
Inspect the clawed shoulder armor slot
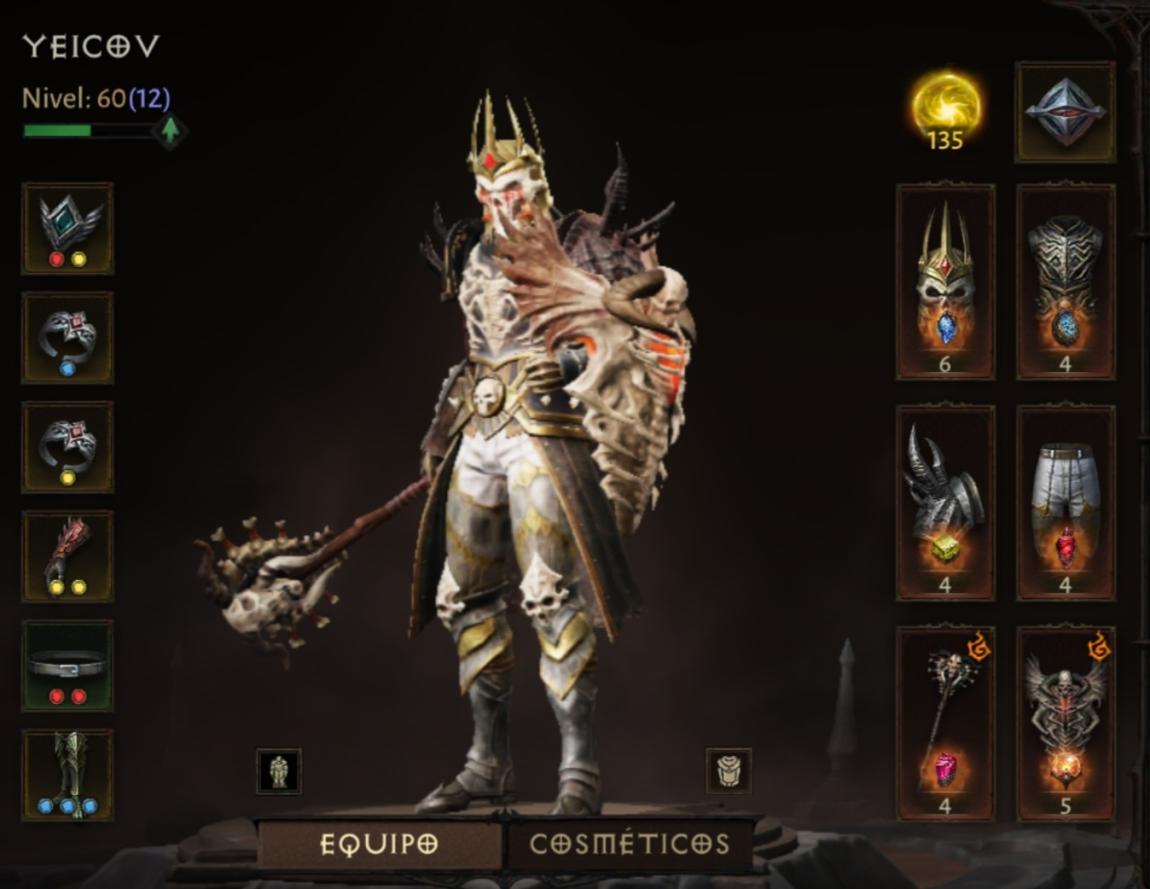[945, 502]
